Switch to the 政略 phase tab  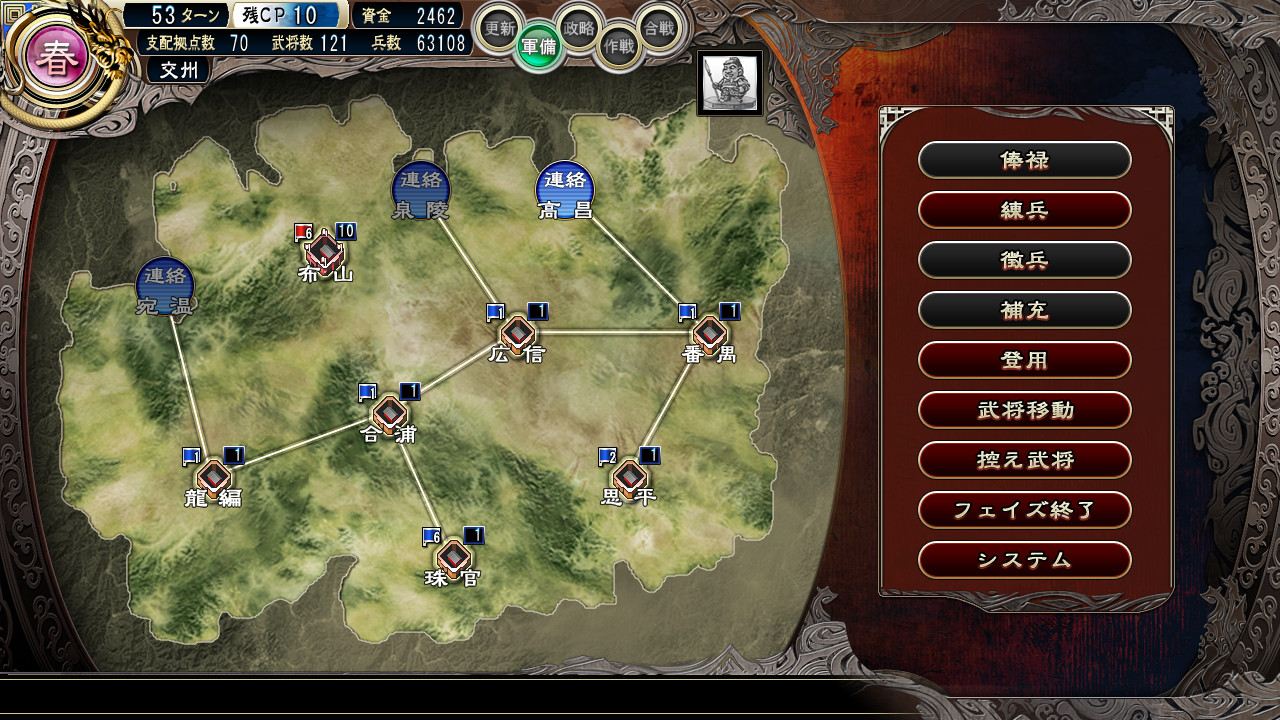(579, 28)
